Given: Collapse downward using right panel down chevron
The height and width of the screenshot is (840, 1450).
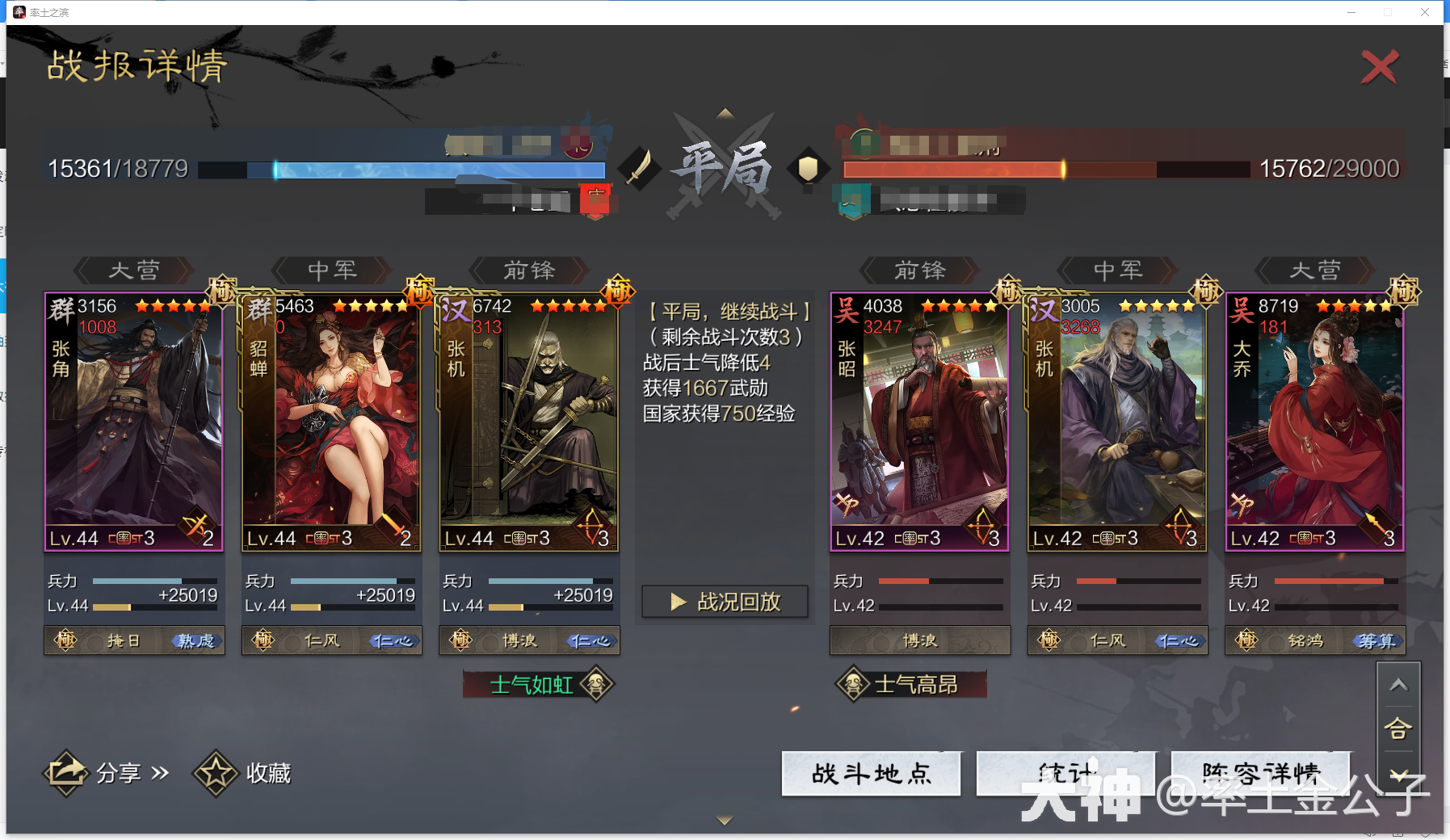Looking at the screenshot, I should (x=1401, y=774).
